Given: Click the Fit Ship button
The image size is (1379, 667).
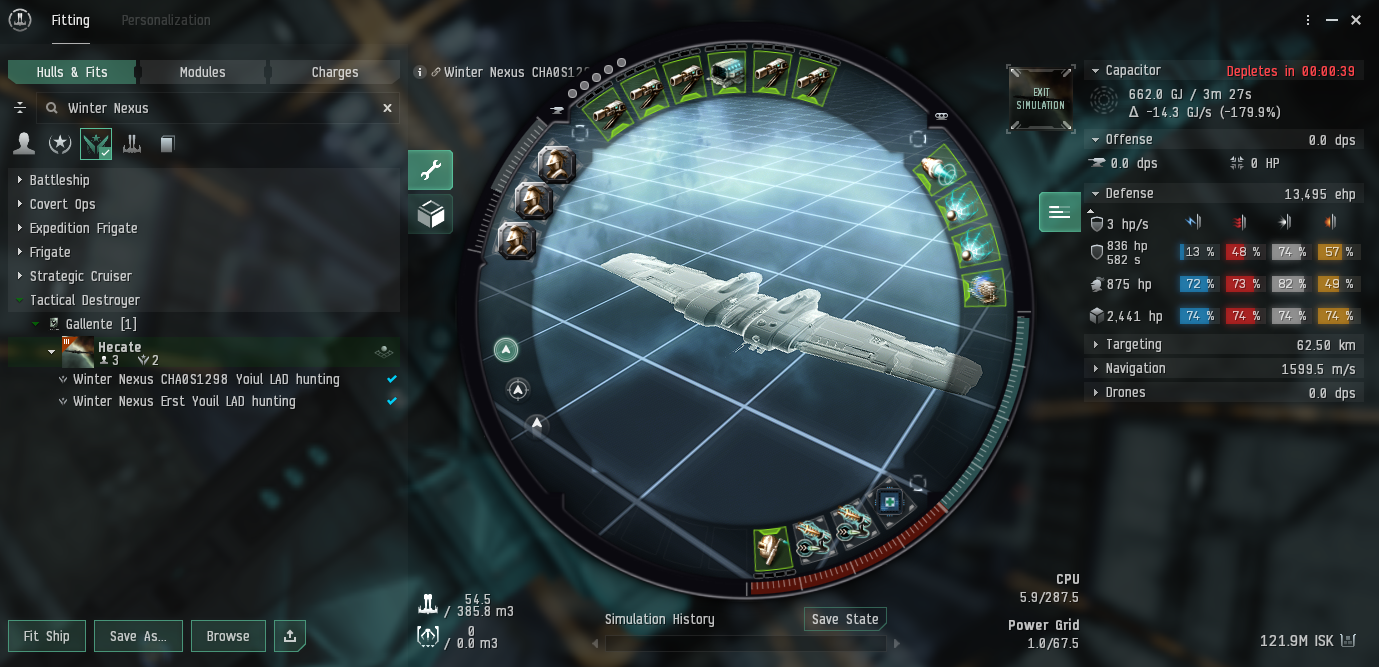Looking at the screenshot, I should click(x=46, y=636).
